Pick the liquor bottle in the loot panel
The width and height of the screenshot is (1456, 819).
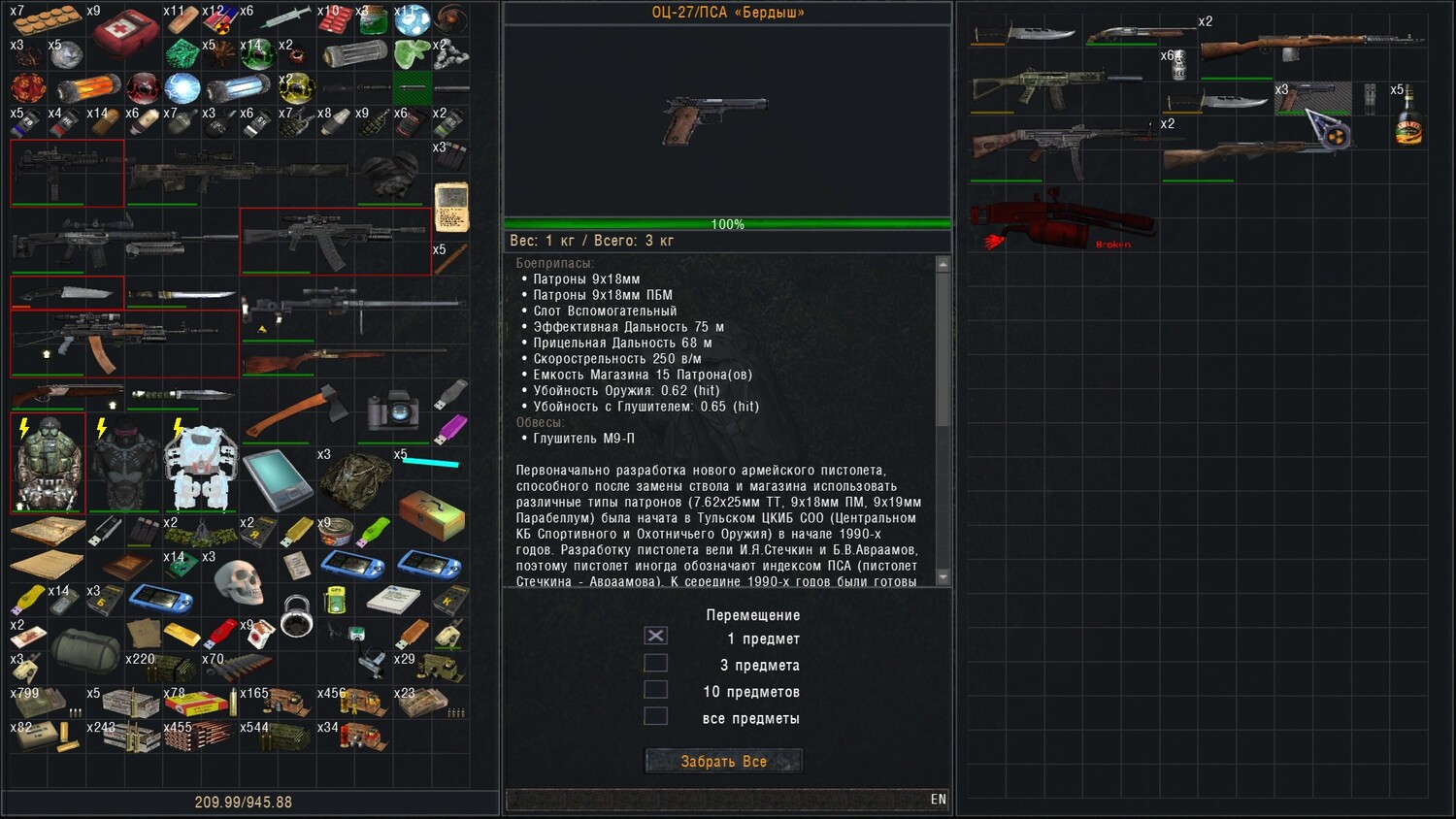tap(1408, 123)
